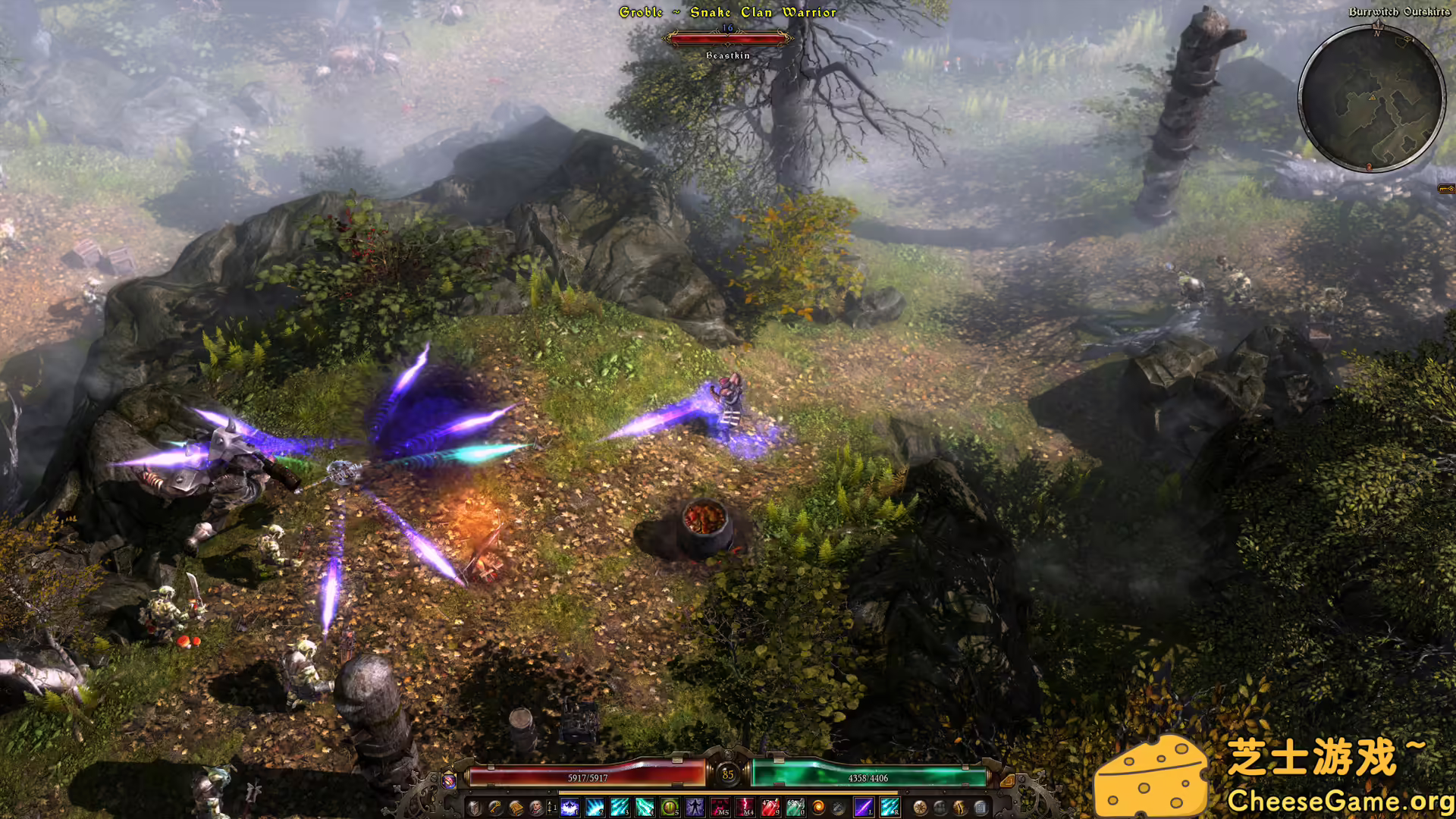1456x819 pixels.
Task: Click the eye-shaped skill icon in slot 5
Action: 667,807
